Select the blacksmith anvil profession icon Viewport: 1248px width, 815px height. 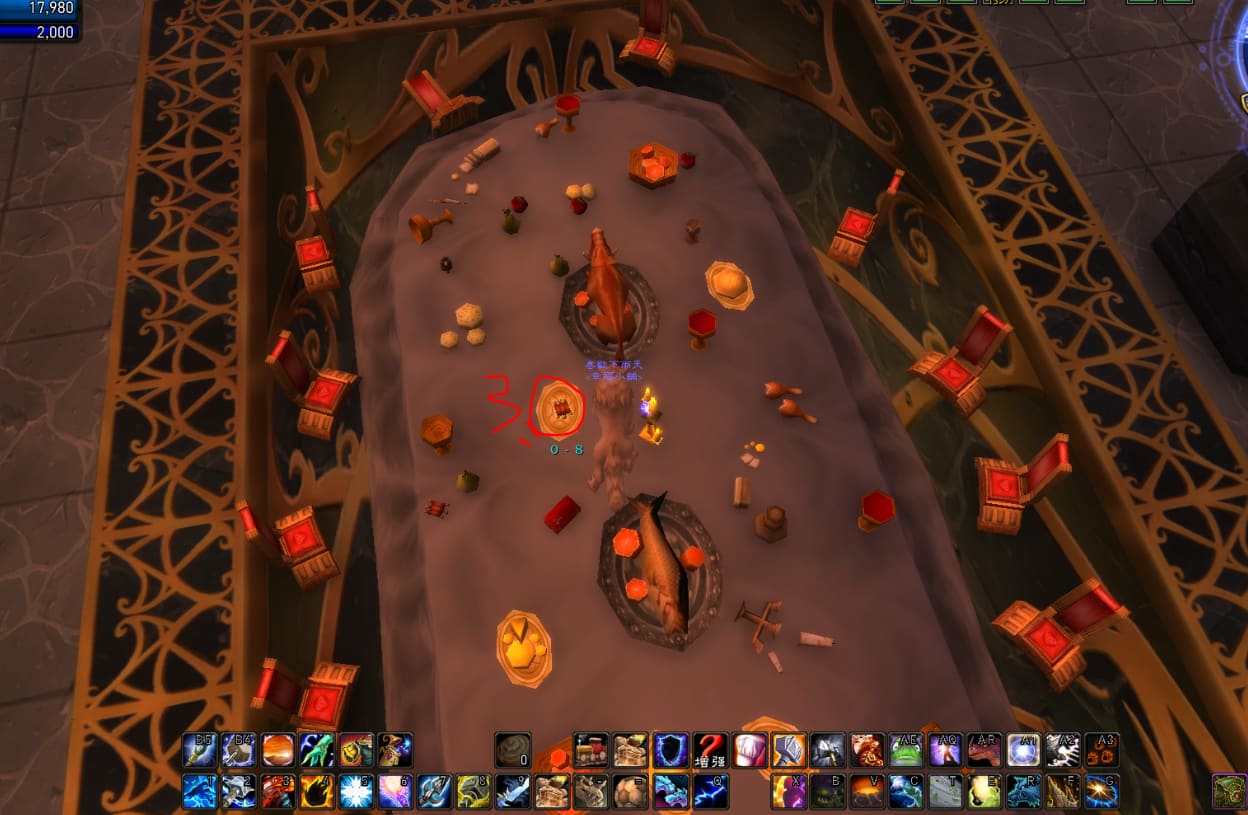pyautogui.click(x=790, y=750)
